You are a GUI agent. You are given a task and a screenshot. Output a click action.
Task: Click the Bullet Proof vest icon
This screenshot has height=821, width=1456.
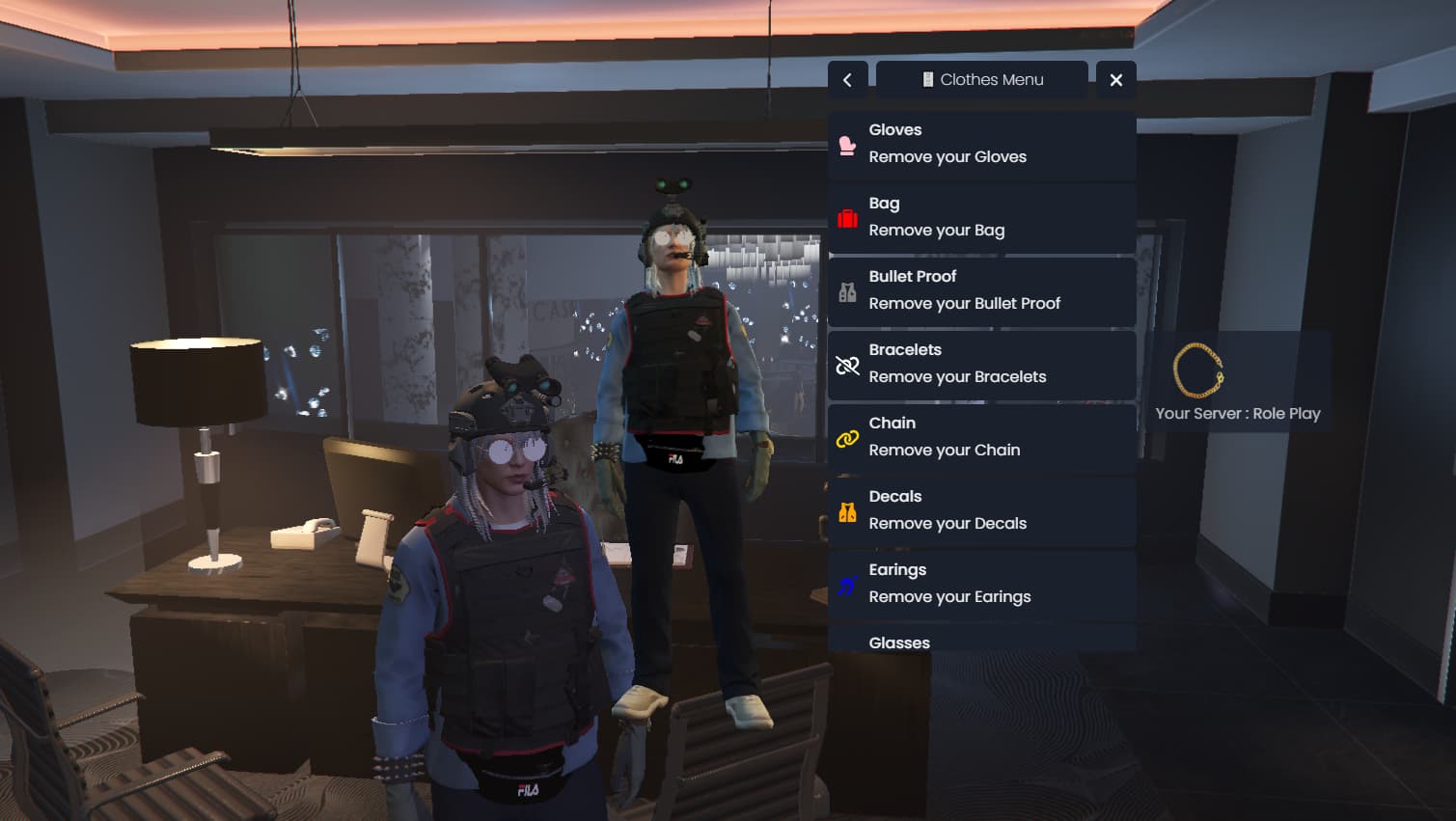click(x=847, y=289)
